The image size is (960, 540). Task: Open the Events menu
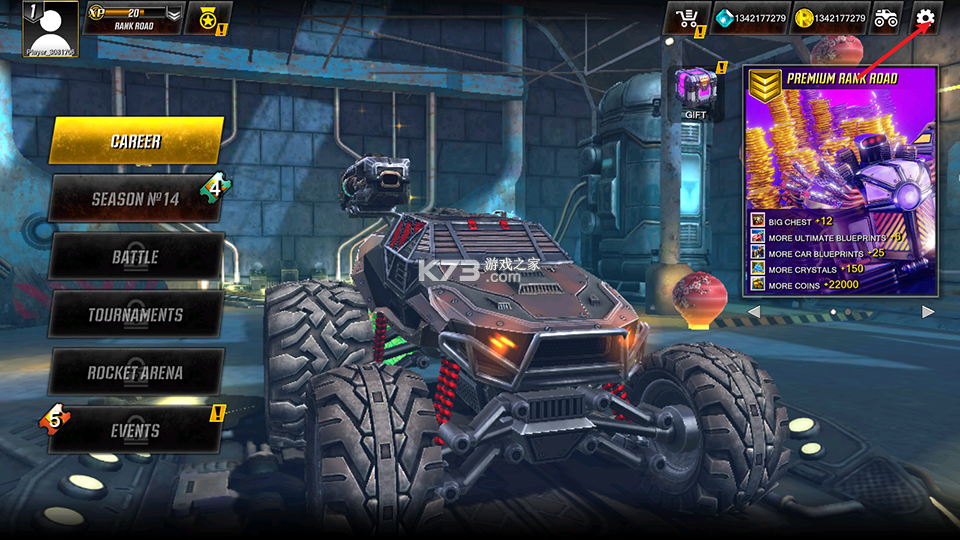135,431
